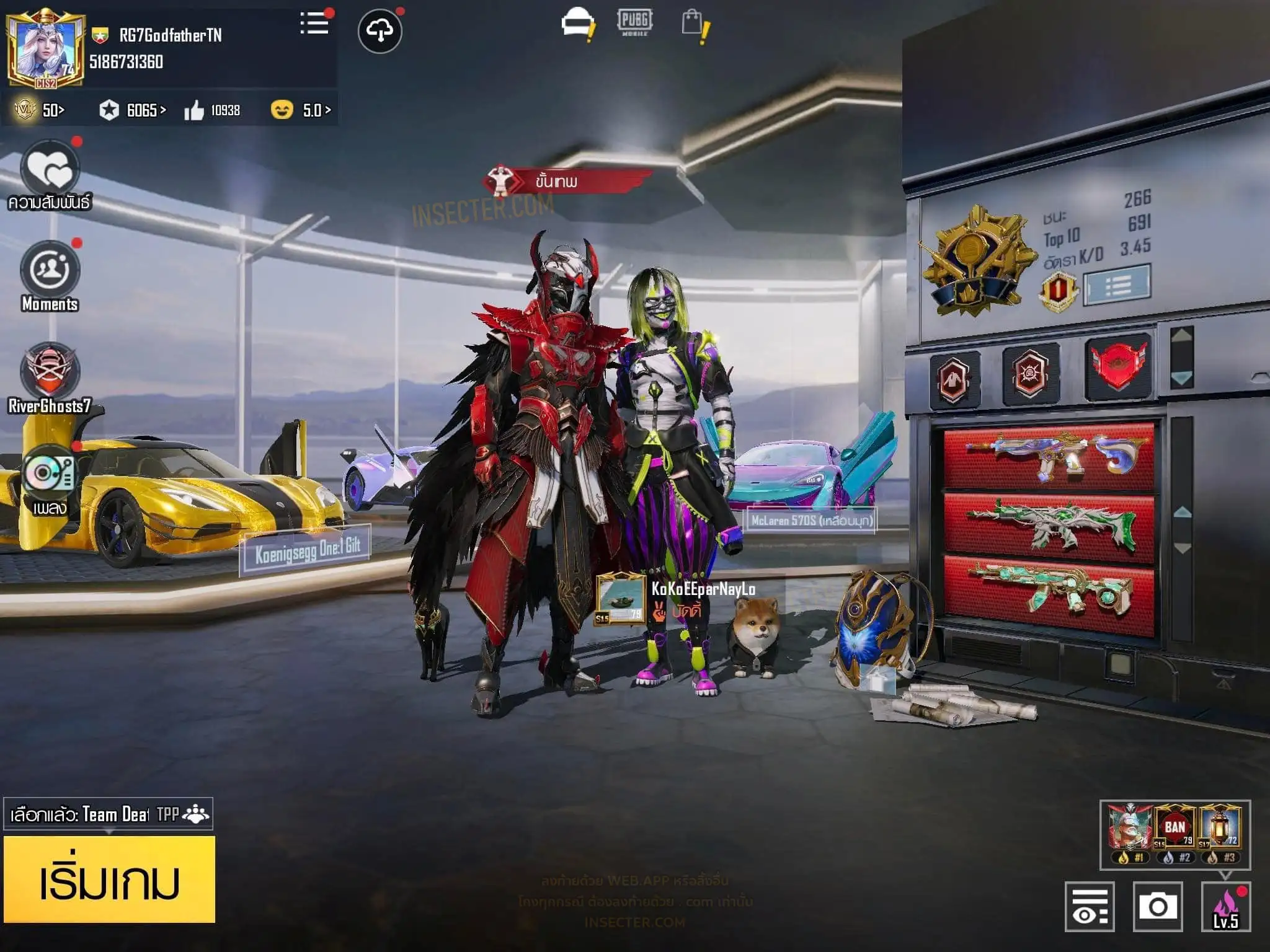The height and width of the screenshot is (952, 1270).
Task: Open the camera screenshot button
Action: click(x=1157, y=906)
